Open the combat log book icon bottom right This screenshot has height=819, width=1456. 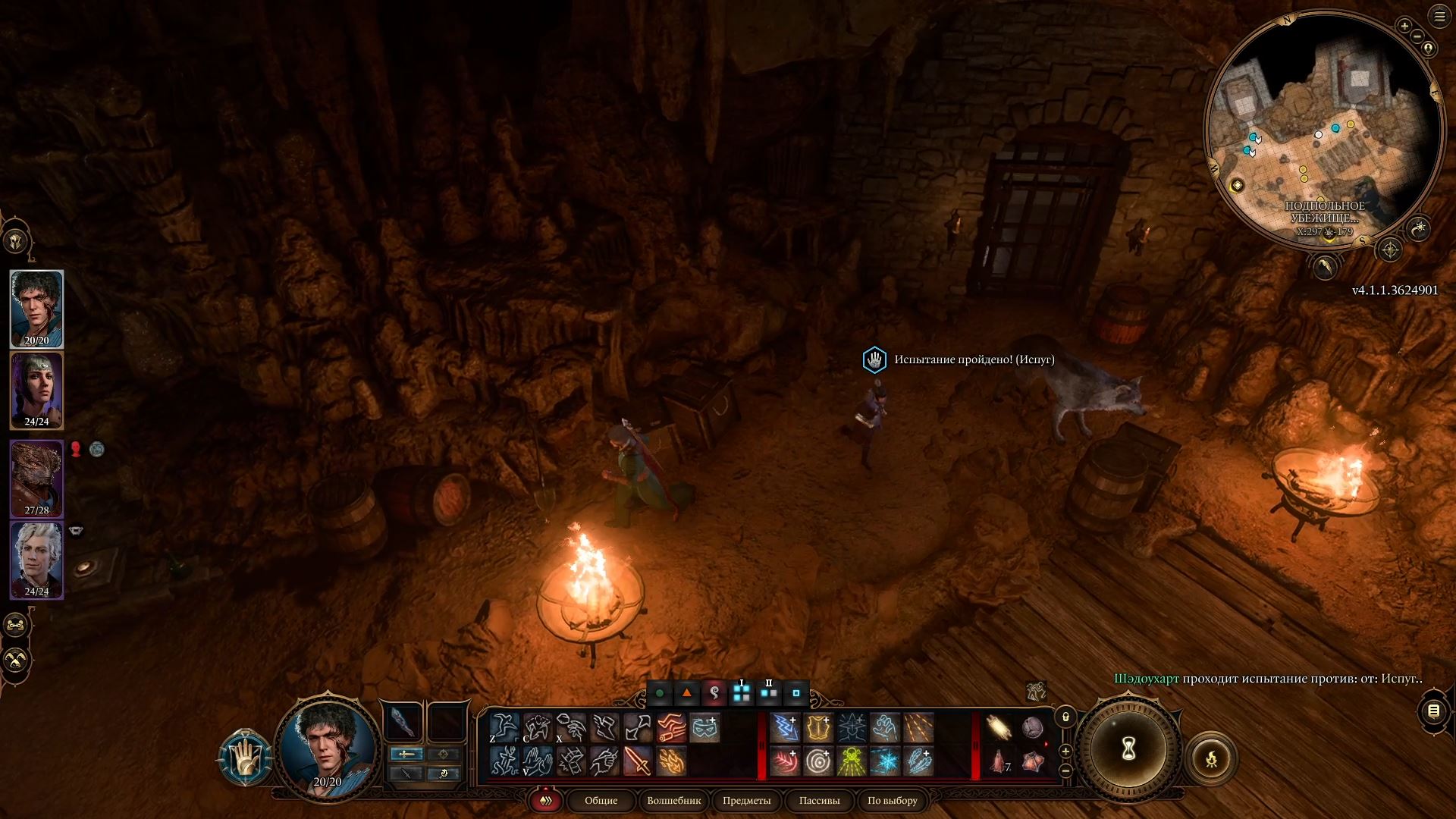pos(1432,711)
